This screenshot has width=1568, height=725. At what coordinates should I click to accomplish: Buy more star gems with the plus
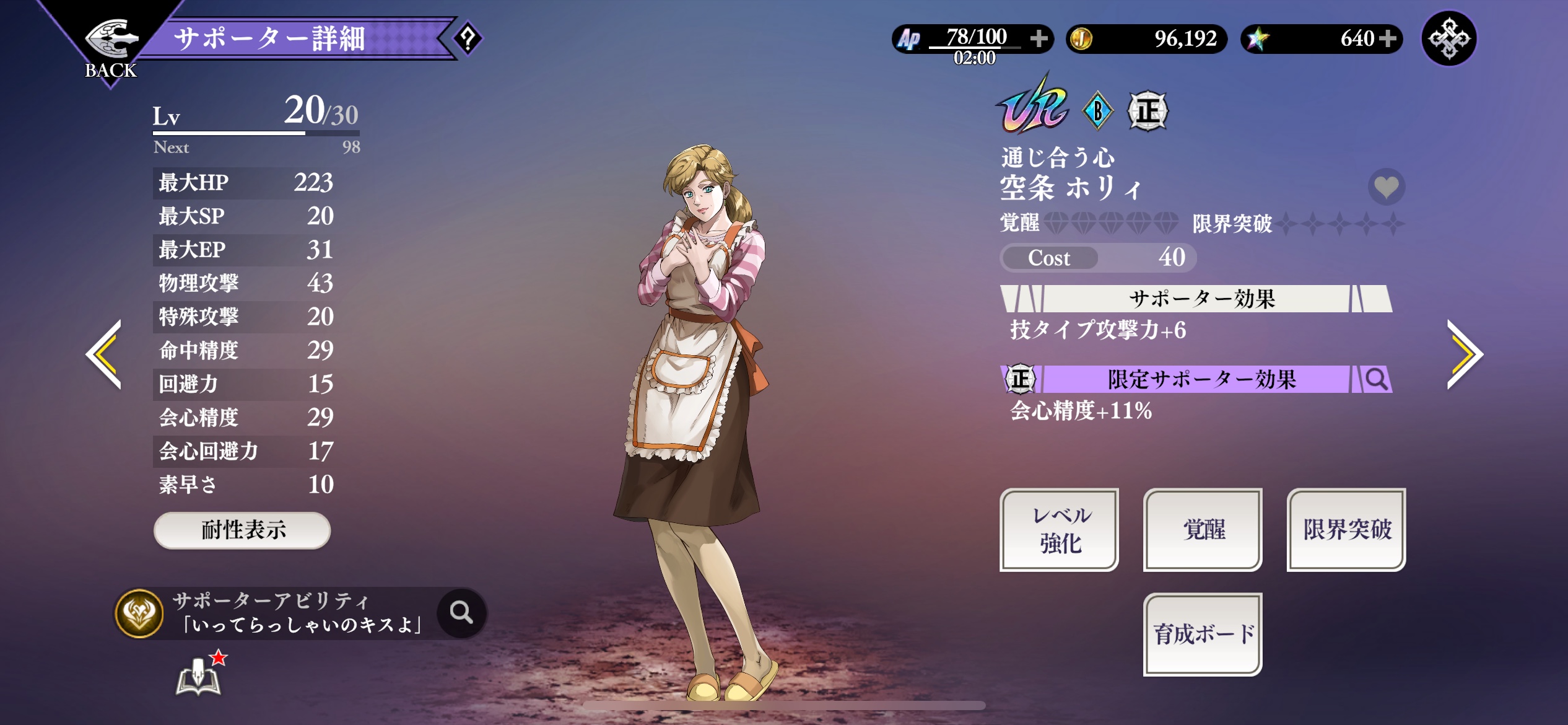click(1388, 39)
